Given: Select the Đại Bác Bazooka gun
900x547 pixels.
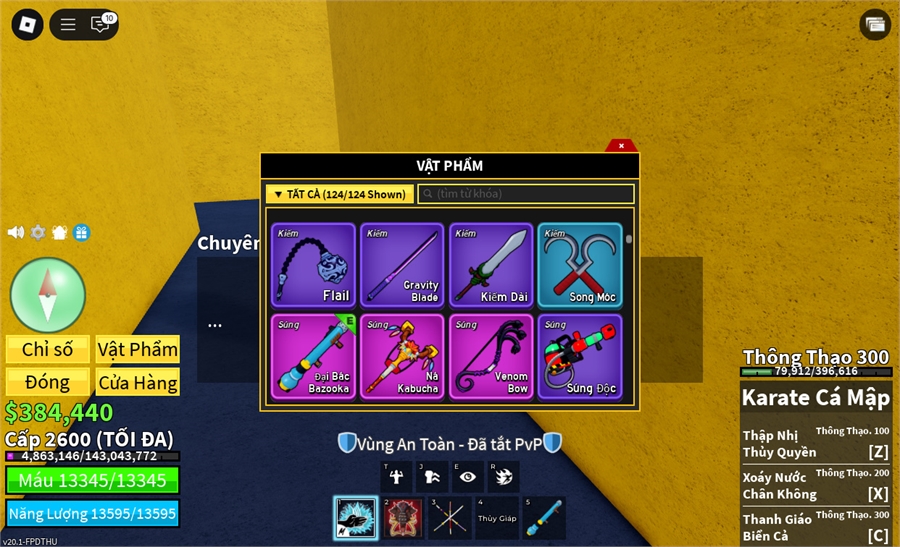Looking at the screenshot, I should [x=313, y=357].
